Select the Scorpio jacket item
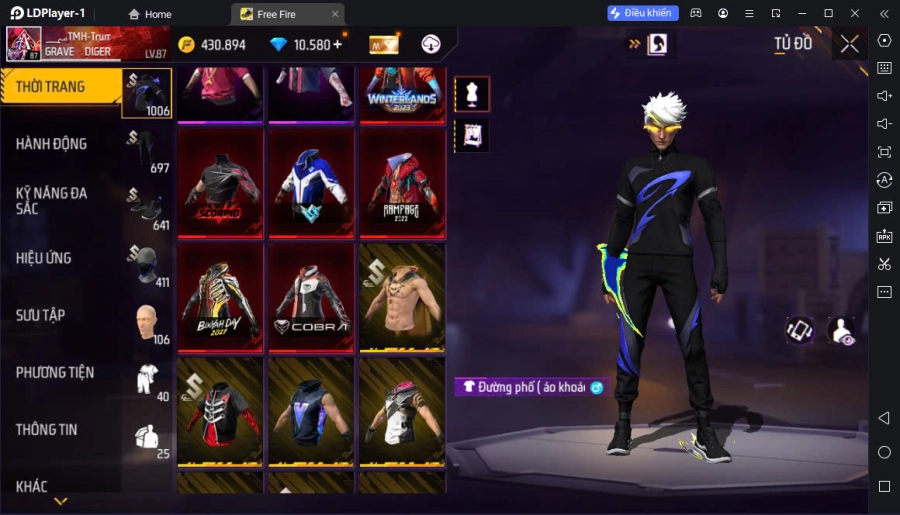 (220, 183)
